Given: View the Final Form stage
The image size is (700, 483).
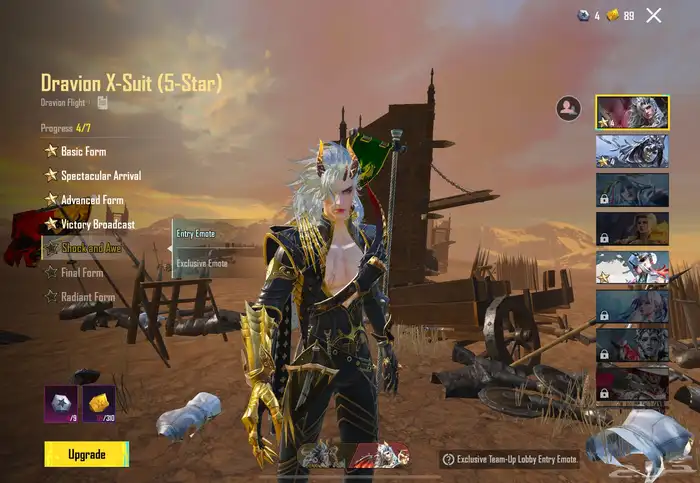Looking at the screenshot, I should pos(81,272).
